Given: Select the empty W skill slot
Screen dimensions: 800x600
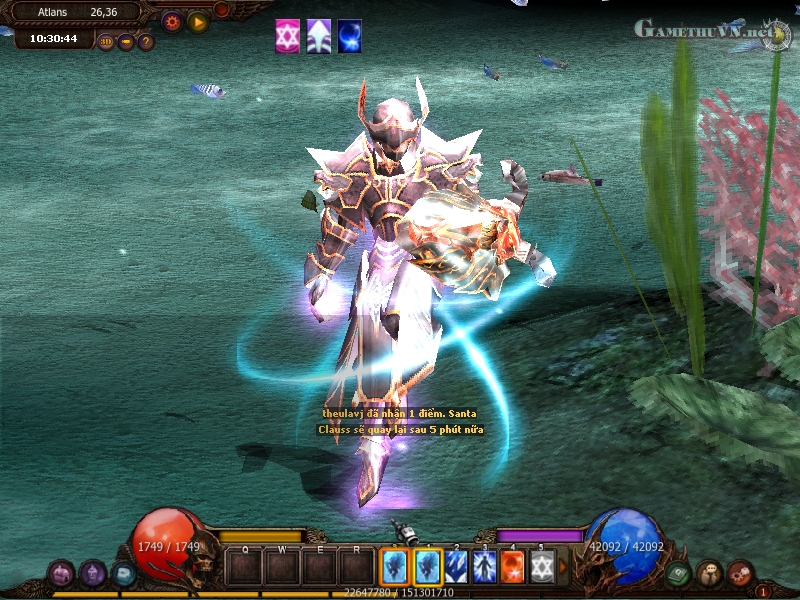Looking at the screenshot, I should (x=283, y=567).
